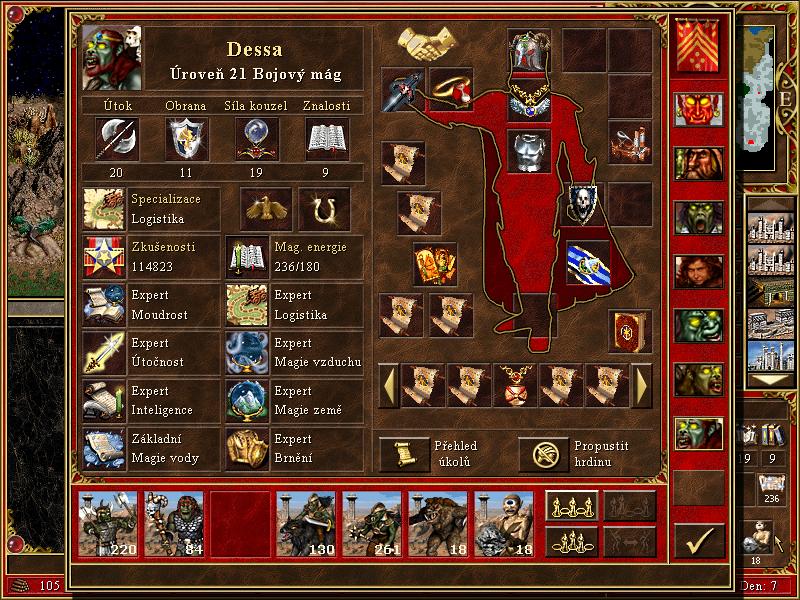This screenshot has width=800, height=600.
Task: Click the Zkušenosti experience star icon
Action: [104, 257]
